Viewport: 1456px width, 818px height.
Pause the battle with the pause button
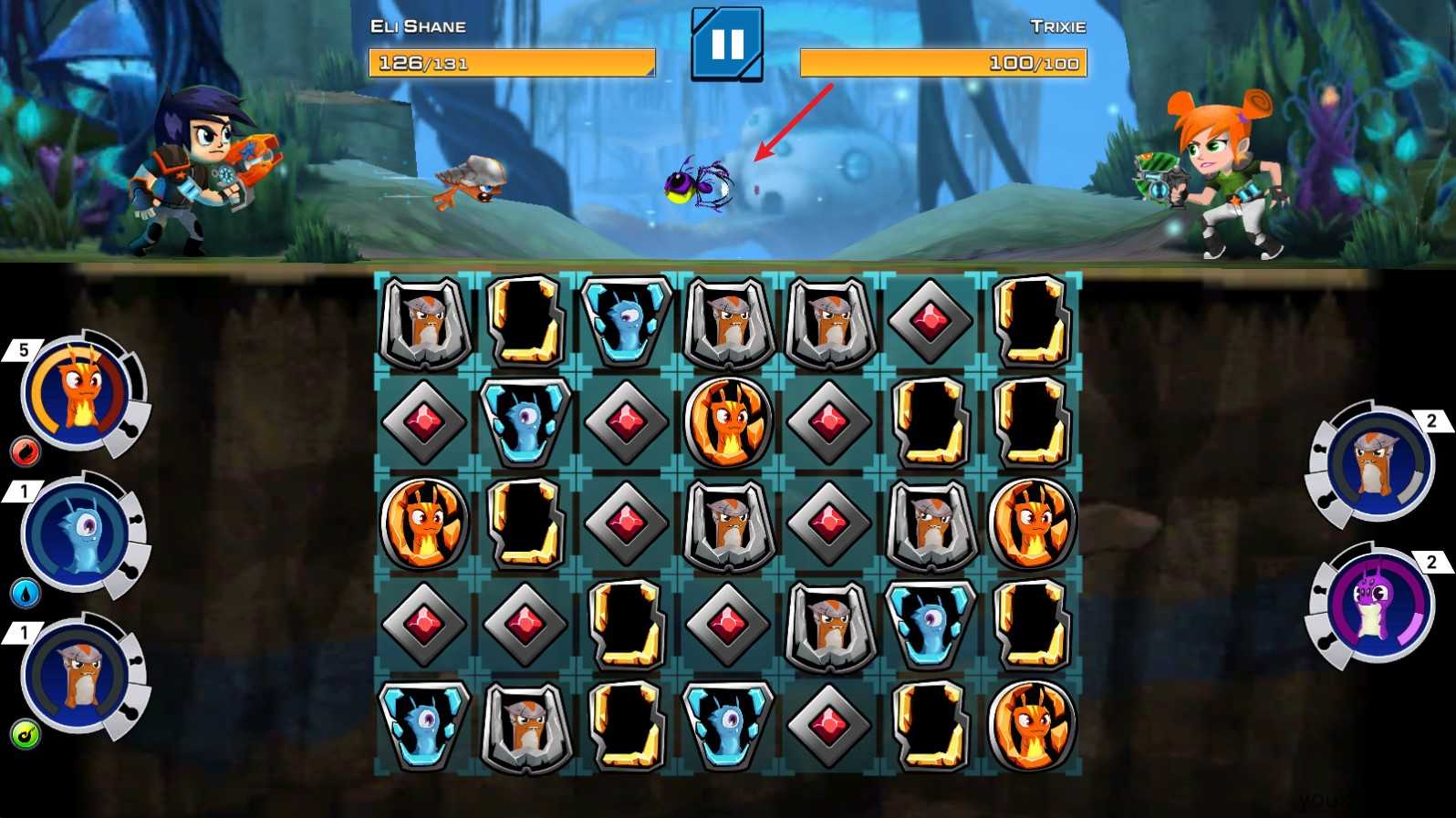(726, 44)
